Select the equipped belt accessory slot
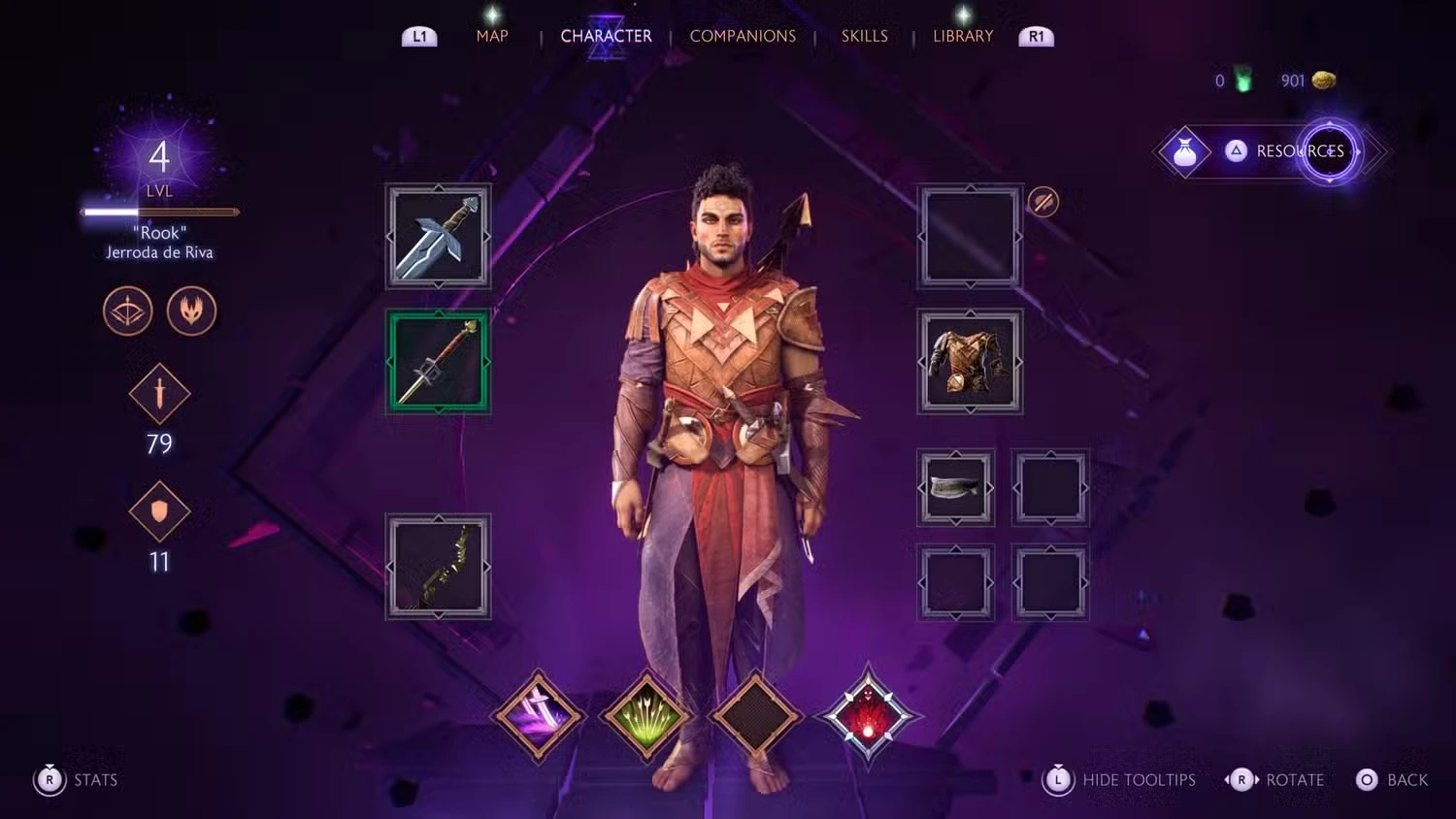 coord(955,487)
